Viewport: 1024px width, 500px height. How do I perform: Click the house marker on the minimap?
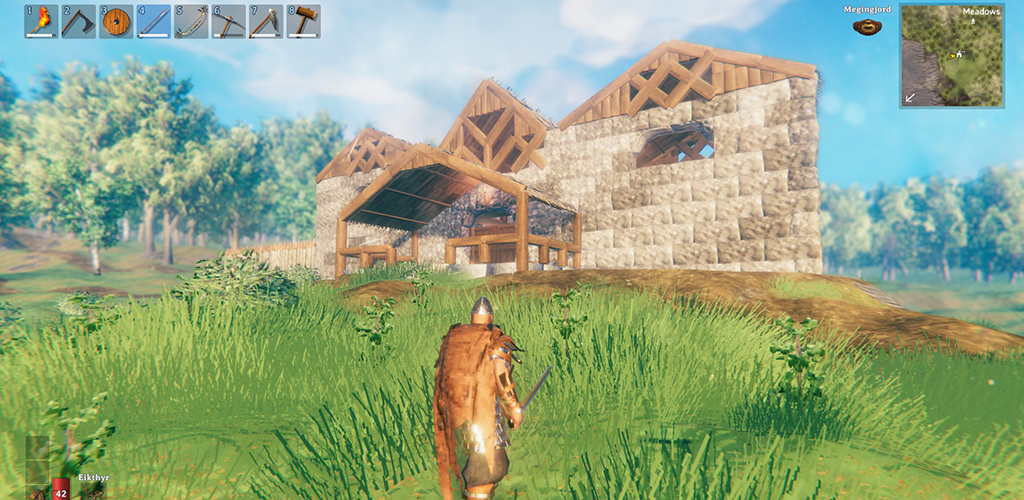tap(960, 53)
